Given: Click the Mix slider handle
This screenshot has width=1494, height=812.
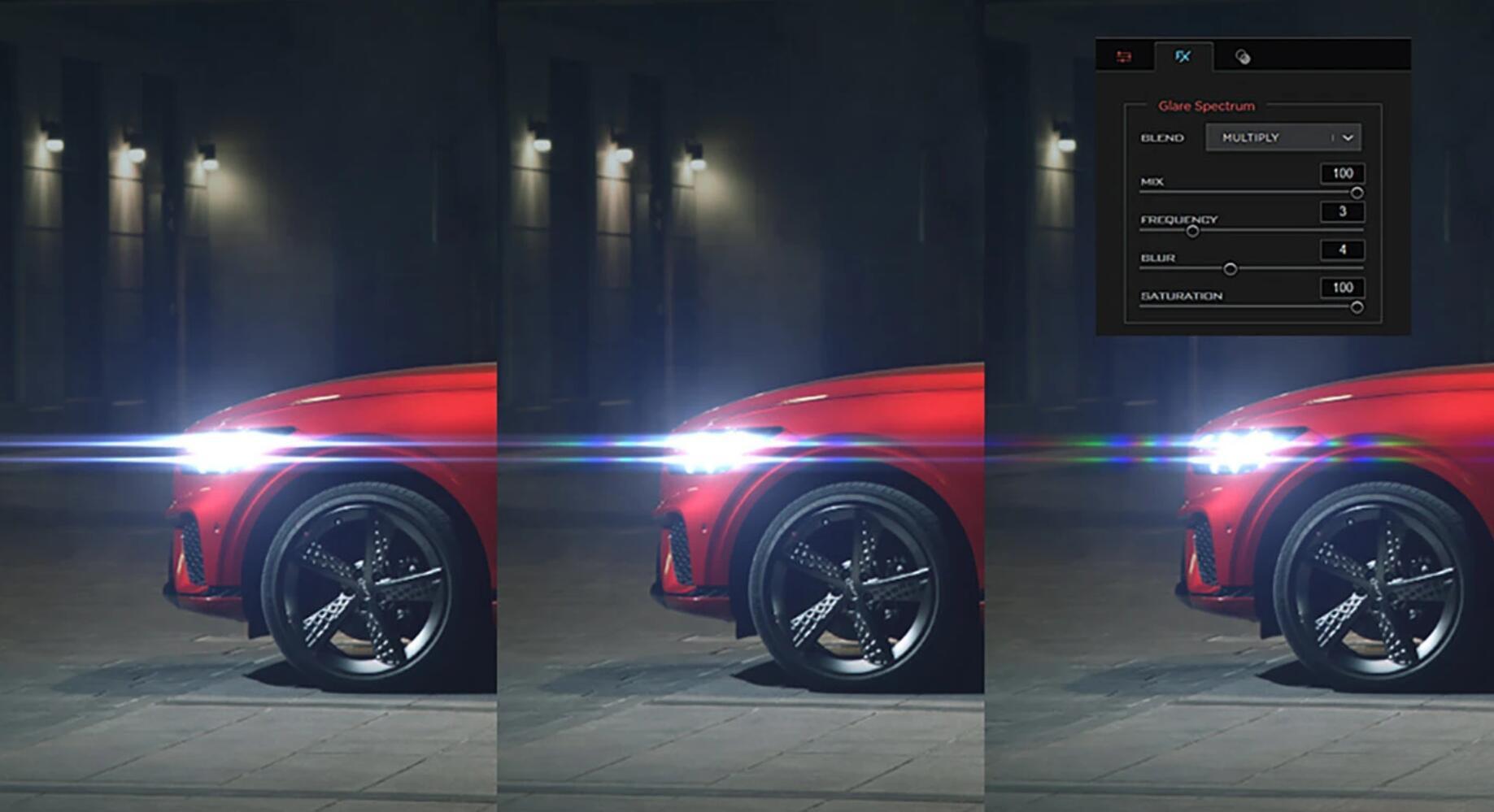Looking at the screenshot, I should click(1357, 193).
